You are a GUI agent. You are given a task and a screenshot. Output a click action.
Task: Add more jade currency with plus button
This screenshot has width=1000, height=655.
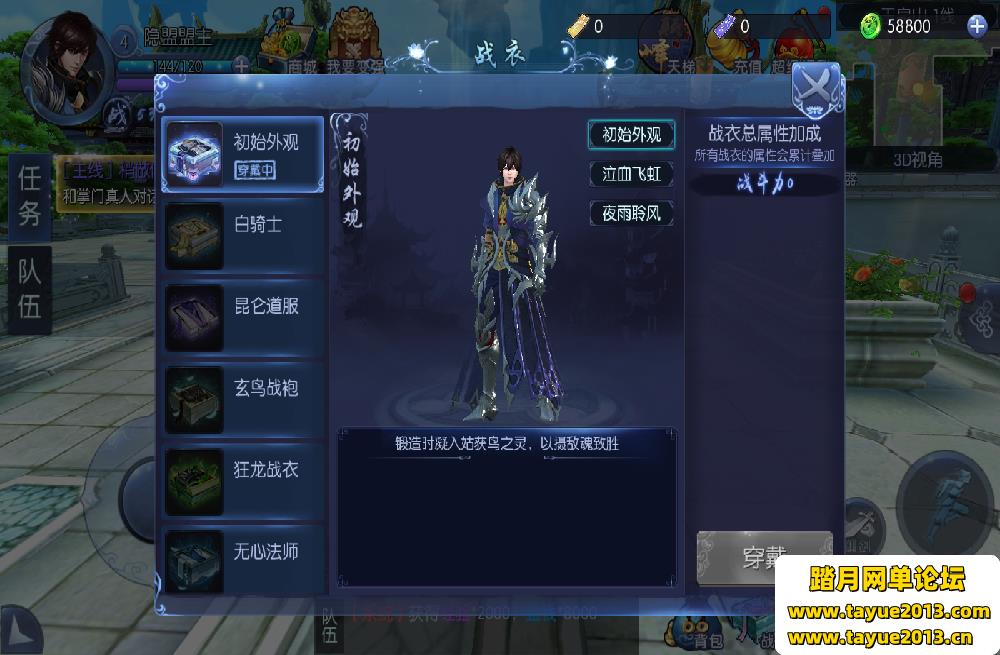point(977,27)
